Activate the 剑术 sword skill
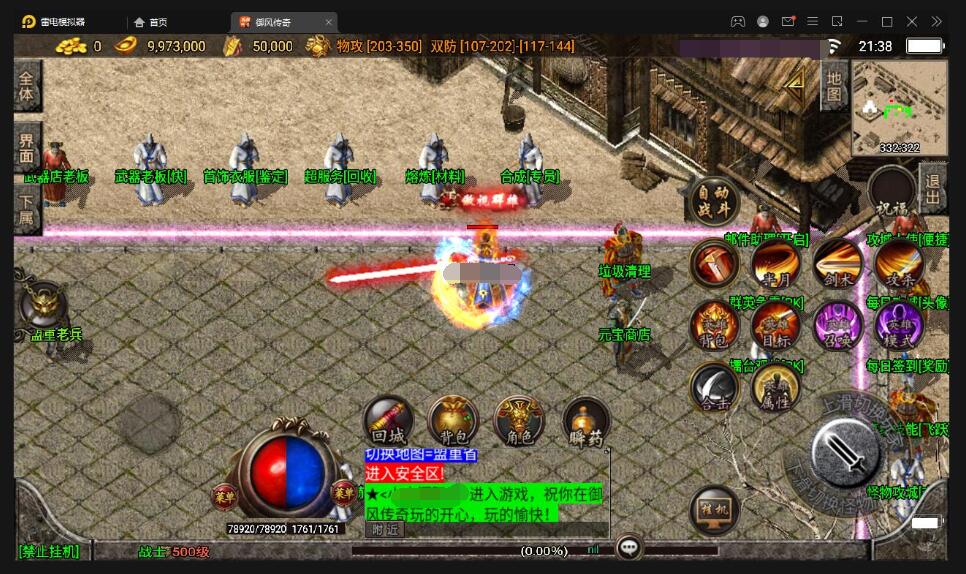 pos(837,264)
